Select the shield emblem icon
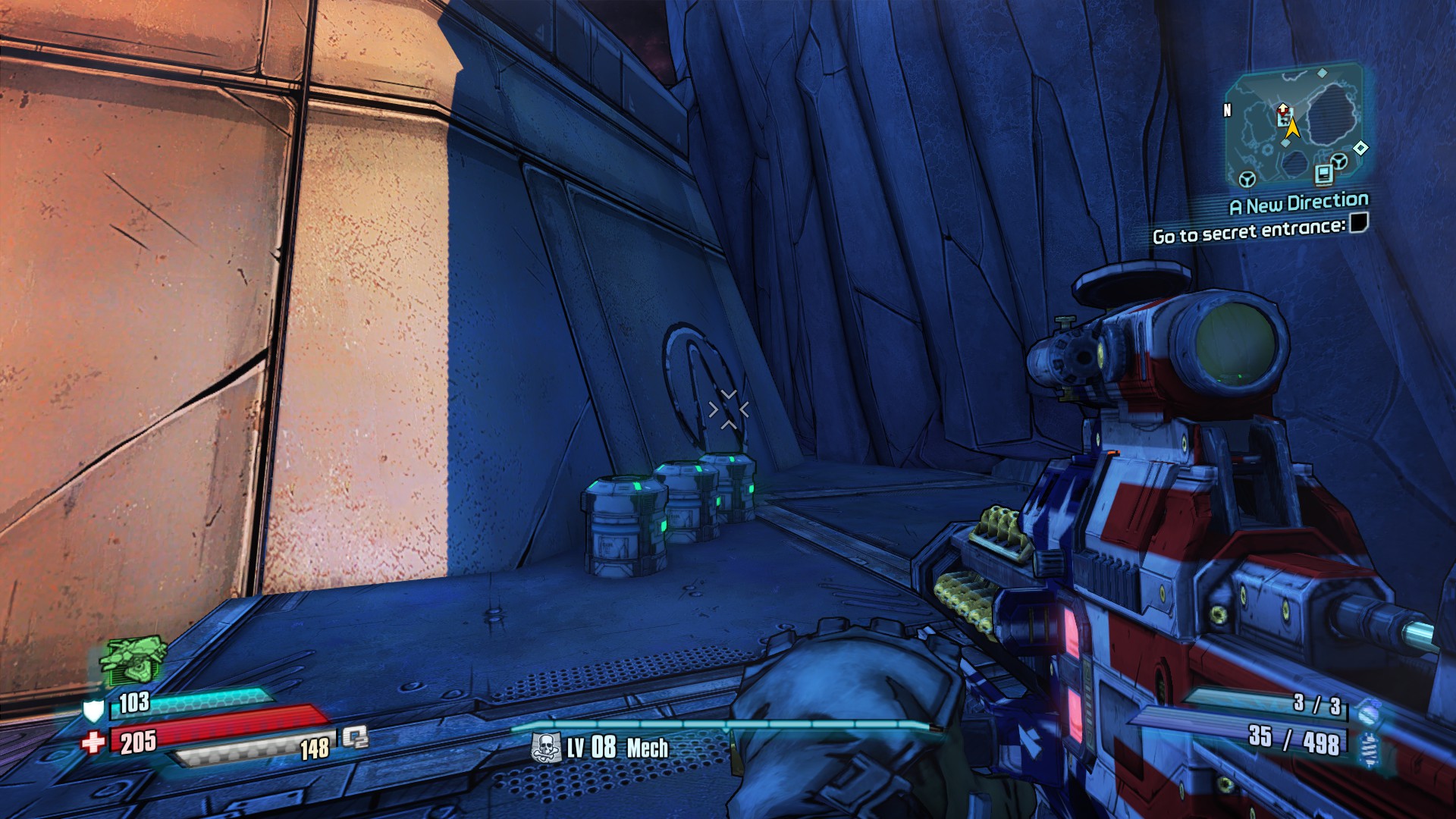 (x=93, y=711)
